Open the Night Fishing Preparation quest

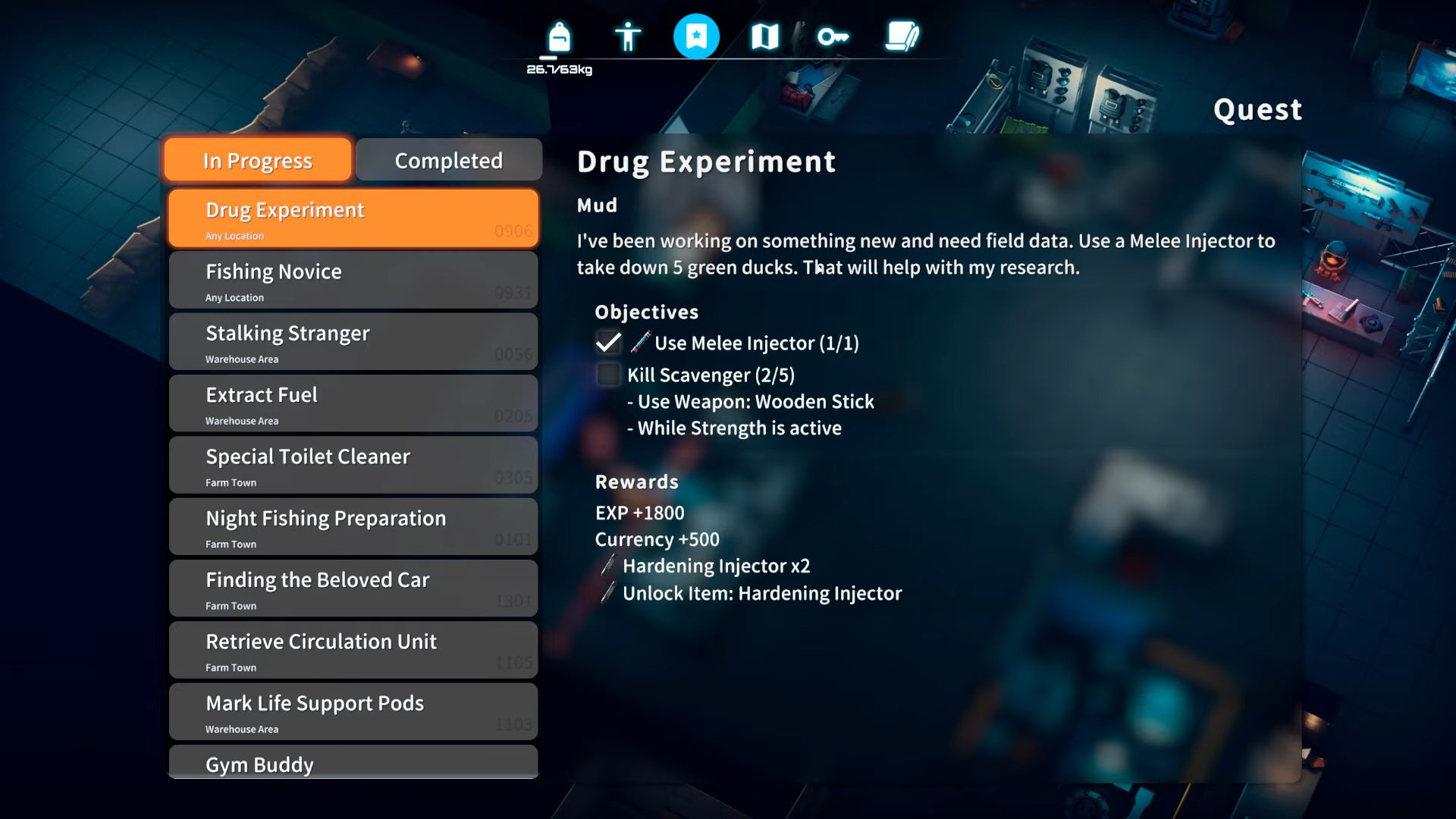[353, 526]
